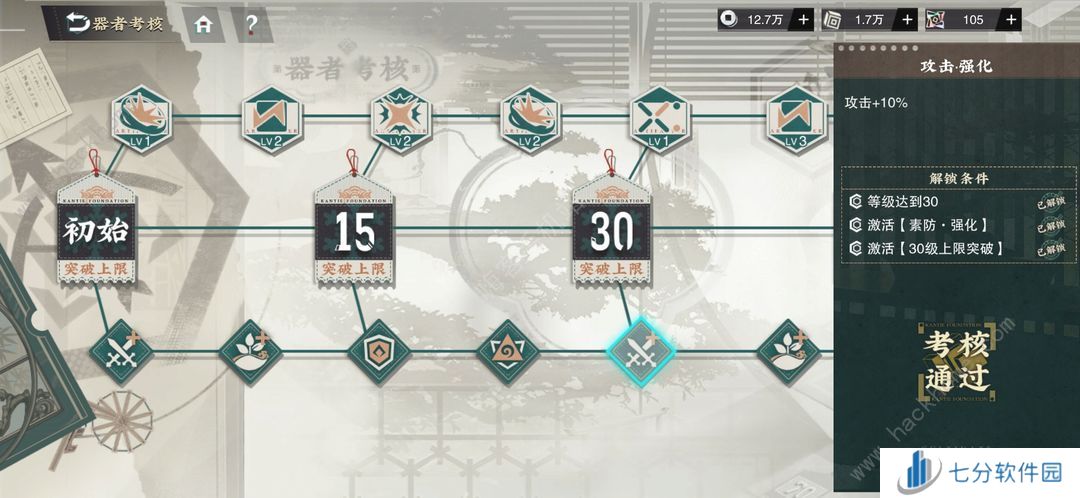Open the question mark help button
Image resolution: width=1080 pixels, height=498 pixels.
click(251, 24)
